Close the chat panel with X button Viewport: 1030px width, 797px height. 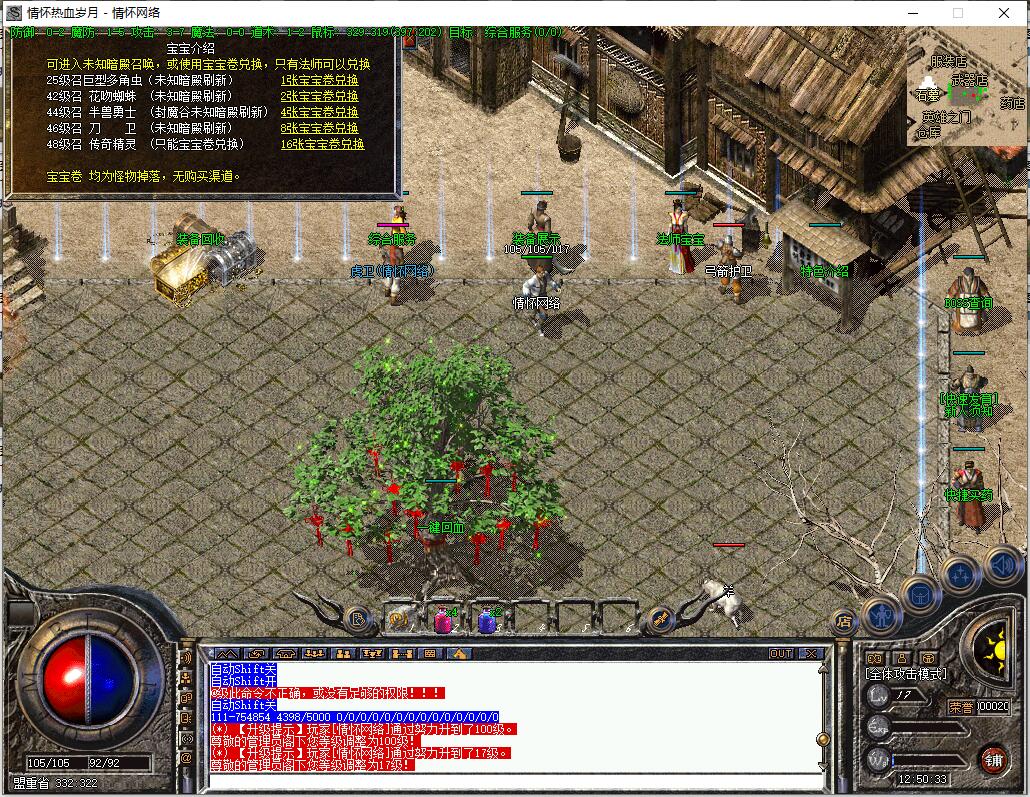[810, 654]
